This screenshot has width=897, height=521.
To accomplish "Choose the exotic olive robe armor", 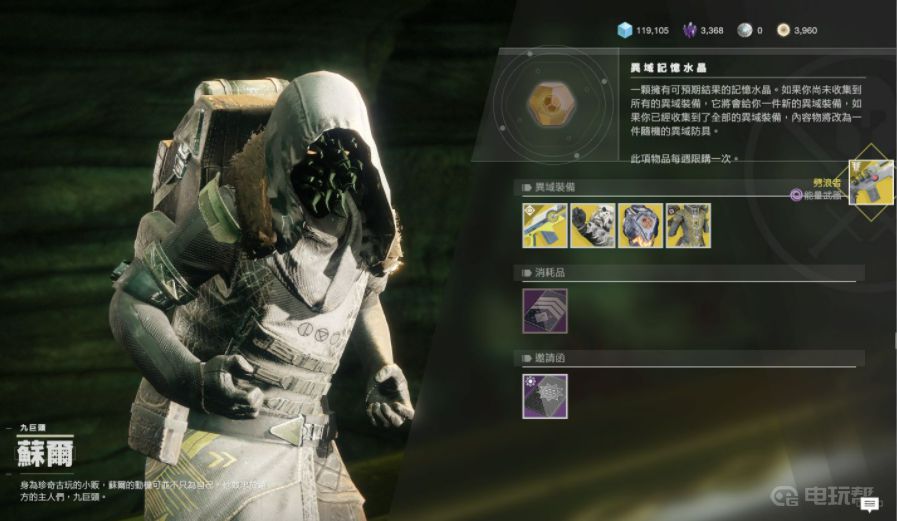I will (688, 225).
